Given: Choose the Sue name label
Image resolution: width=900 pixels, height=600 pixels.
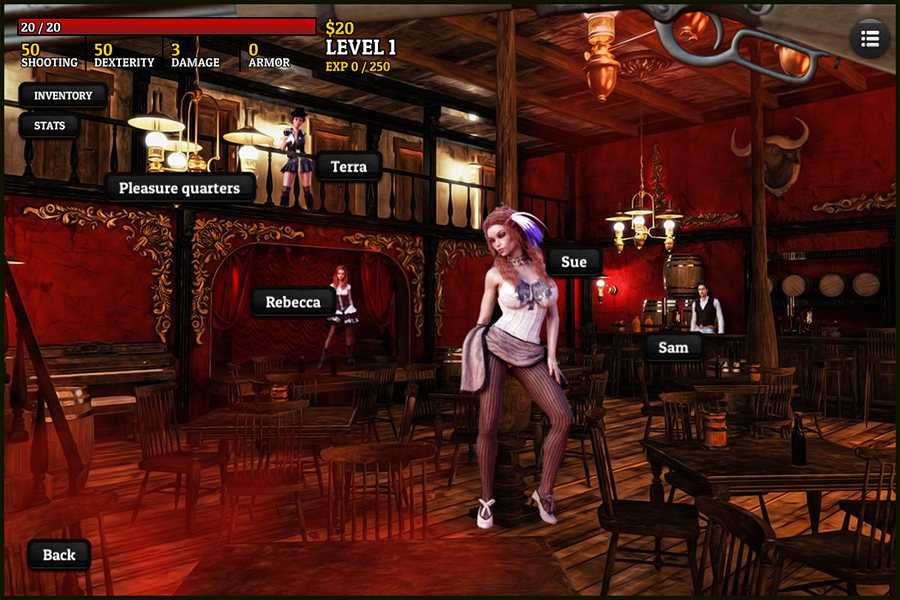Looking at the screenshot, I should 574,262.
